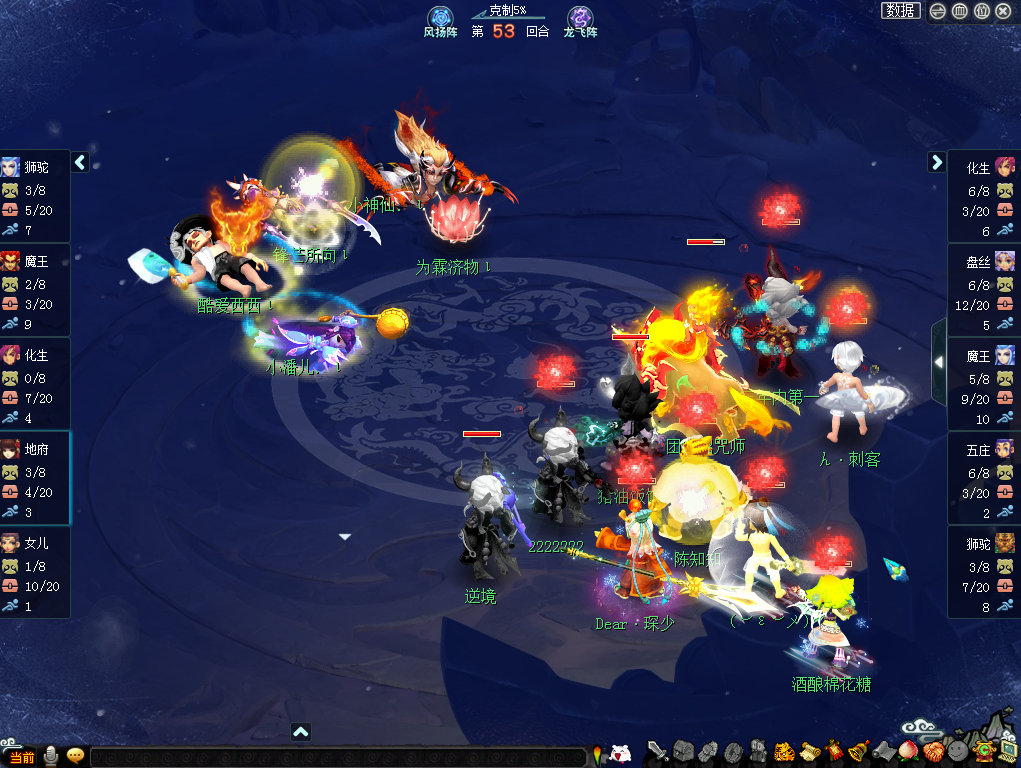
Task: Select the 盘丝 enemy team row
Action: pos(983,290)
